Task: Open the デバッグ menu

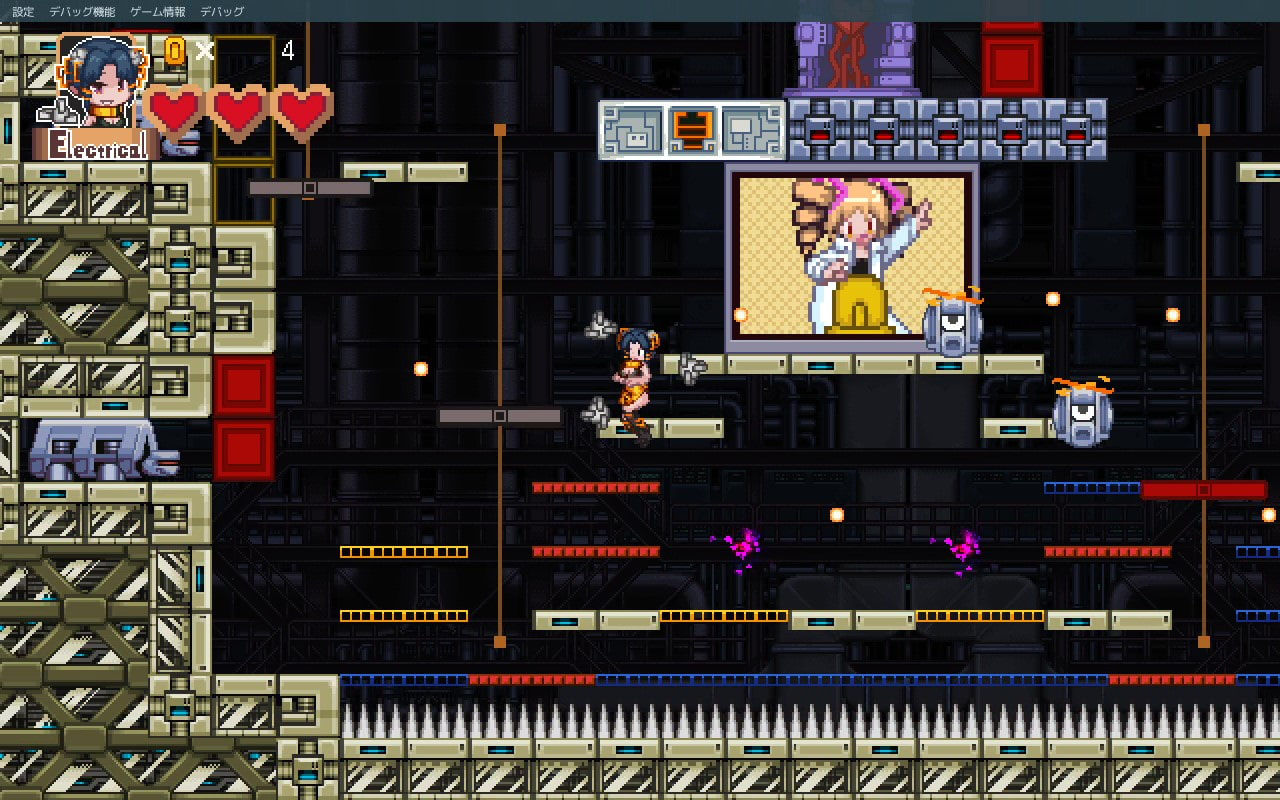Action: 222,12
